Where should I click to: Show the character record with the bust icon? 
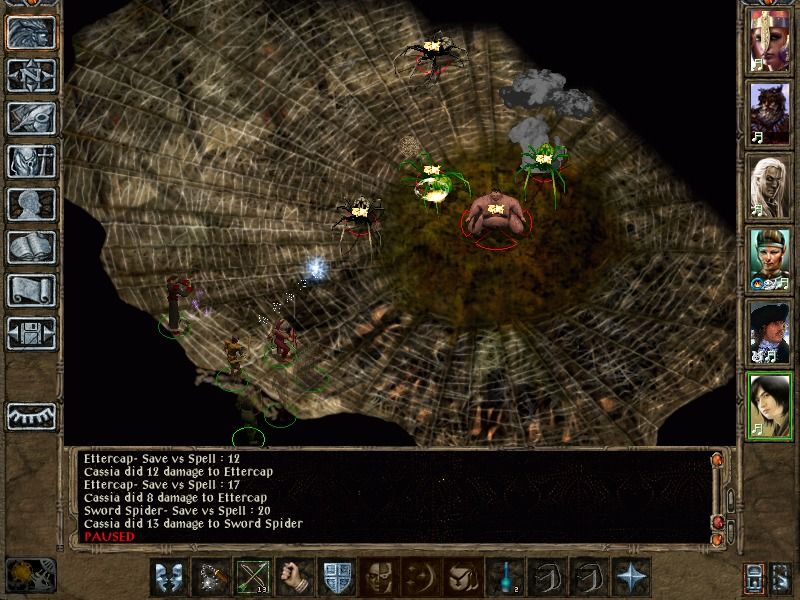pyautogui.click(x=30, y=204)
